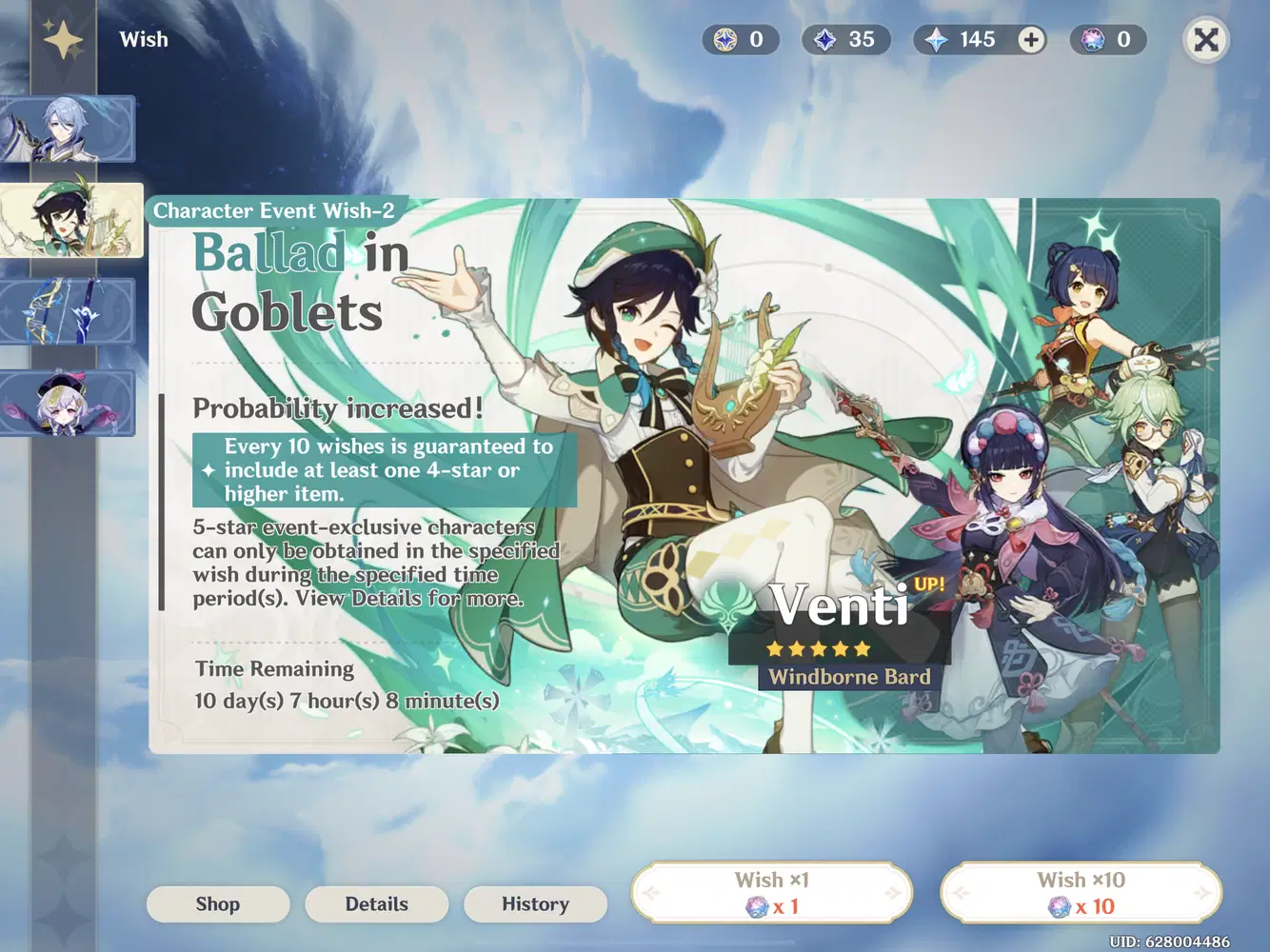Open the Epitome Invocation weapon banner
1270x952 pixels.
69,312
